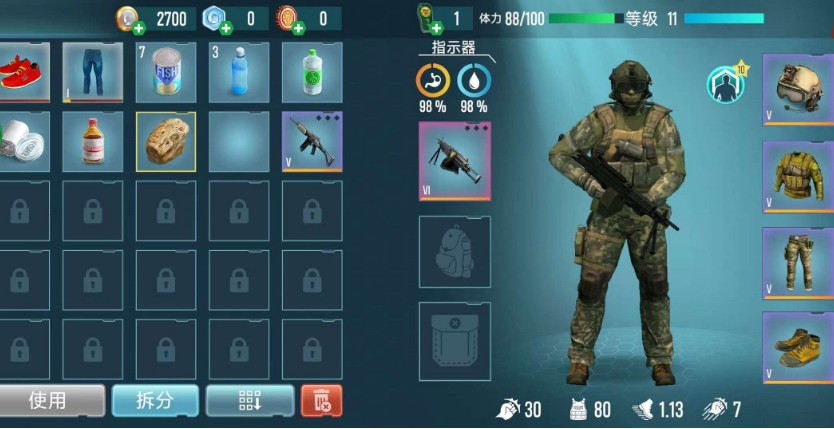Select the equipped camo jacket slot
This screenshot has height=429, width=834.
(x=798, y=177)
